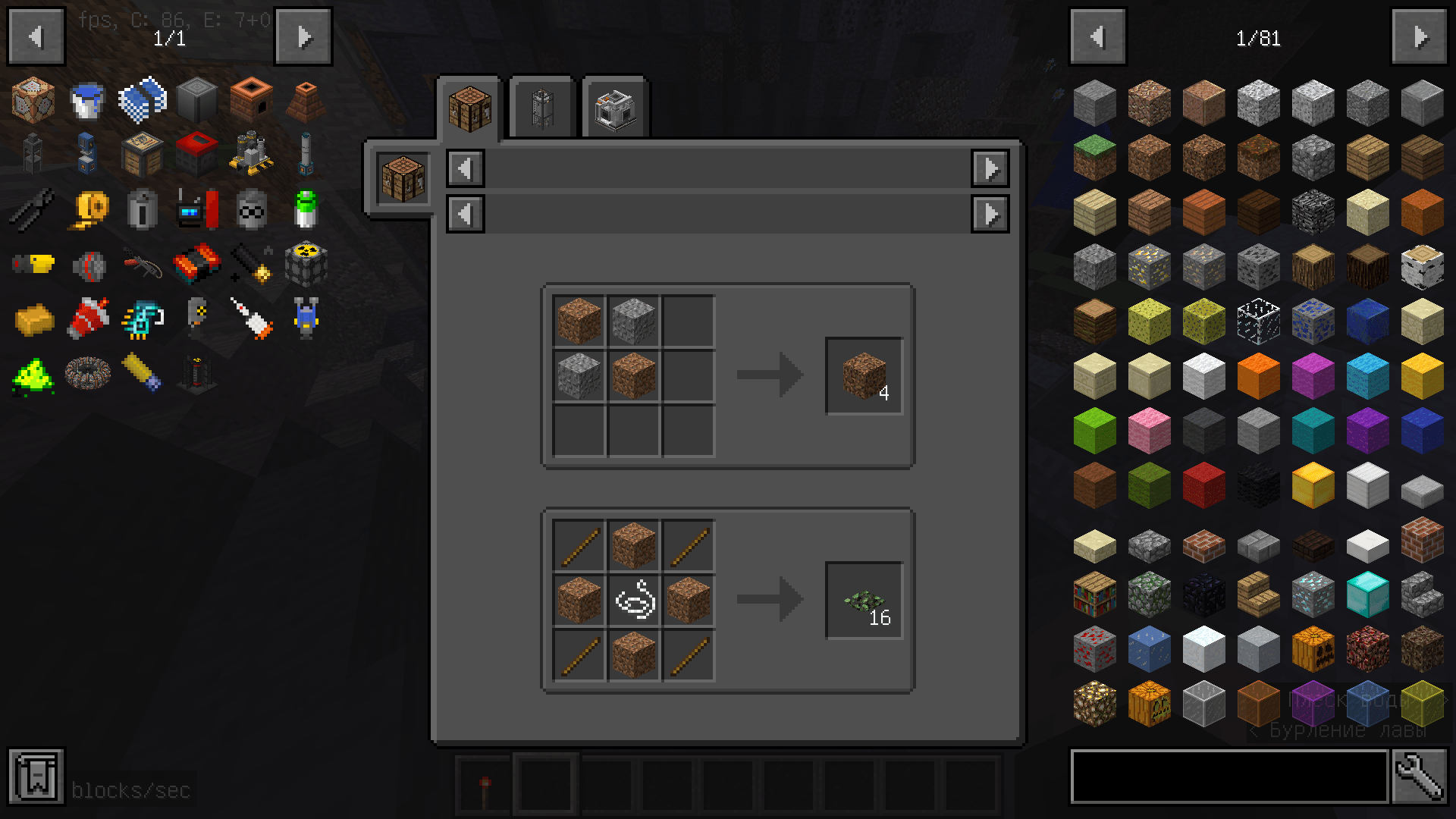This screenshot has width=1456, height=819.
Task: Click the trash/overlay icon in bottom left
Action: tap(36, 777)
